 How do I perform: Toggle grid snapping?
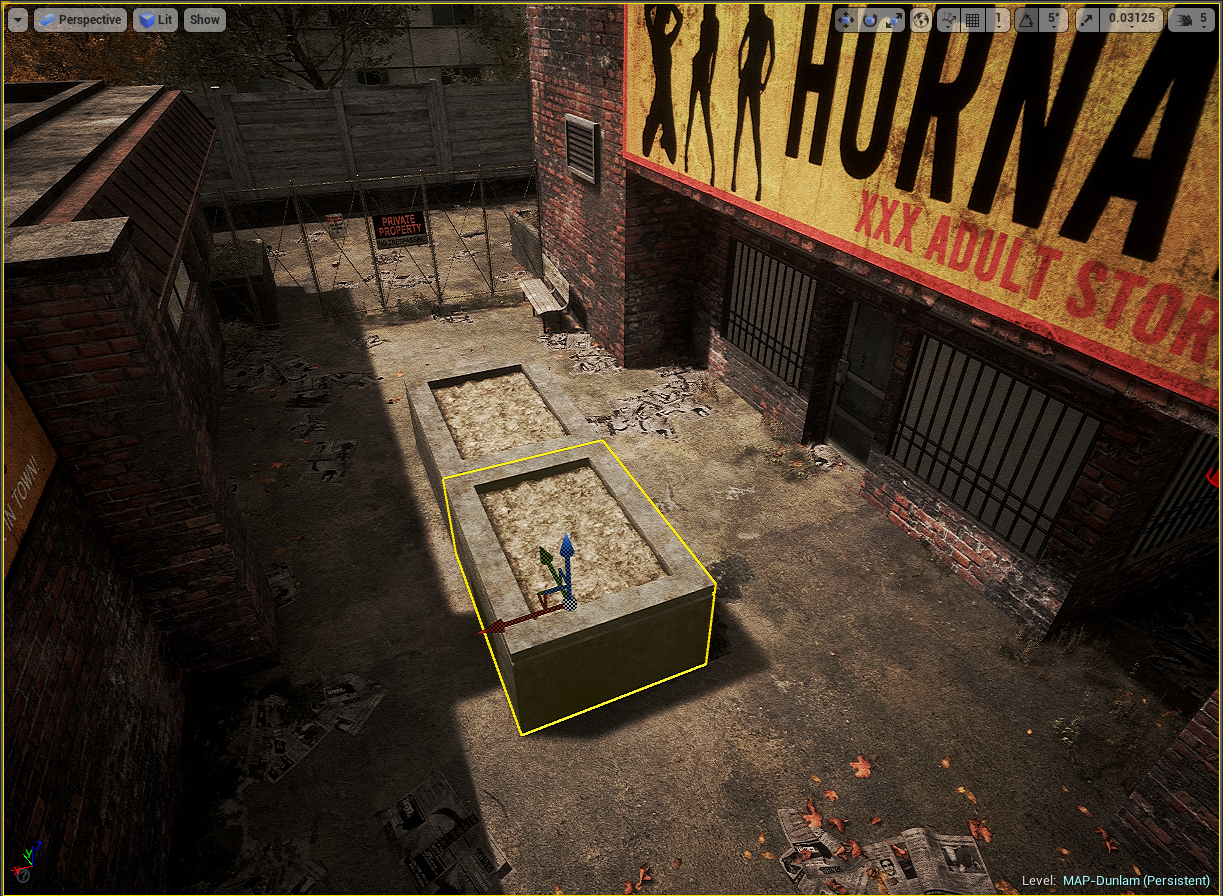[x=972, y=19]
